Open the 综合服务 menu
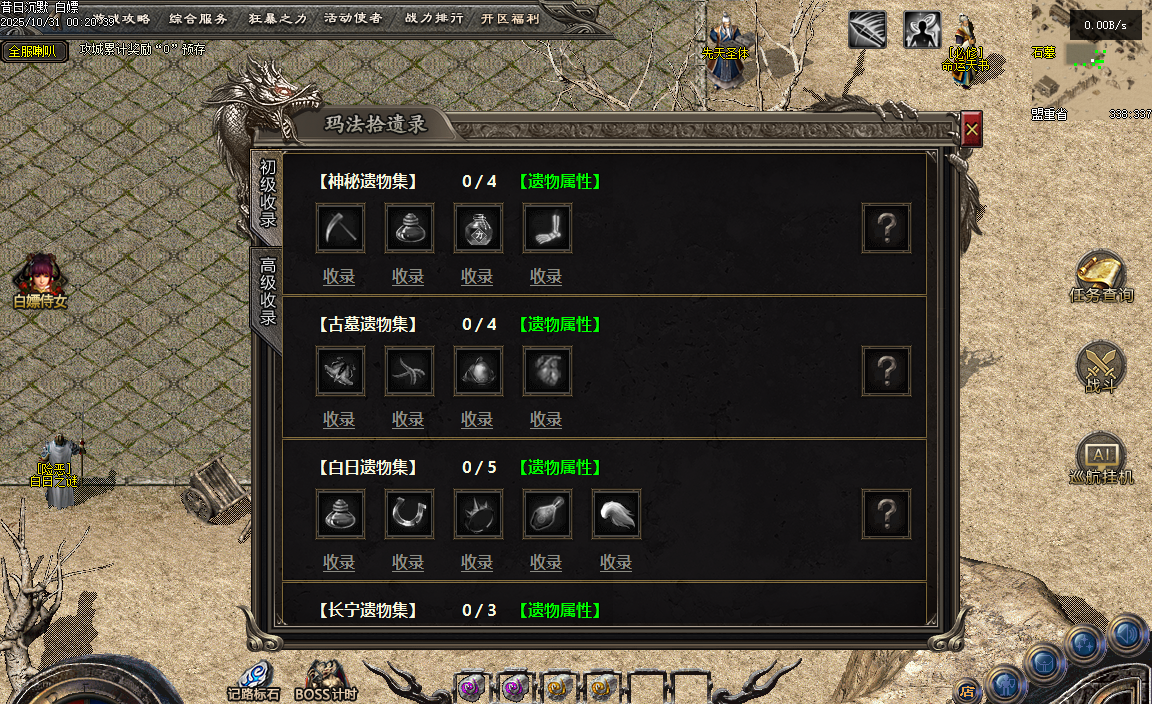The image size is (1152, 704). [198, 18]
